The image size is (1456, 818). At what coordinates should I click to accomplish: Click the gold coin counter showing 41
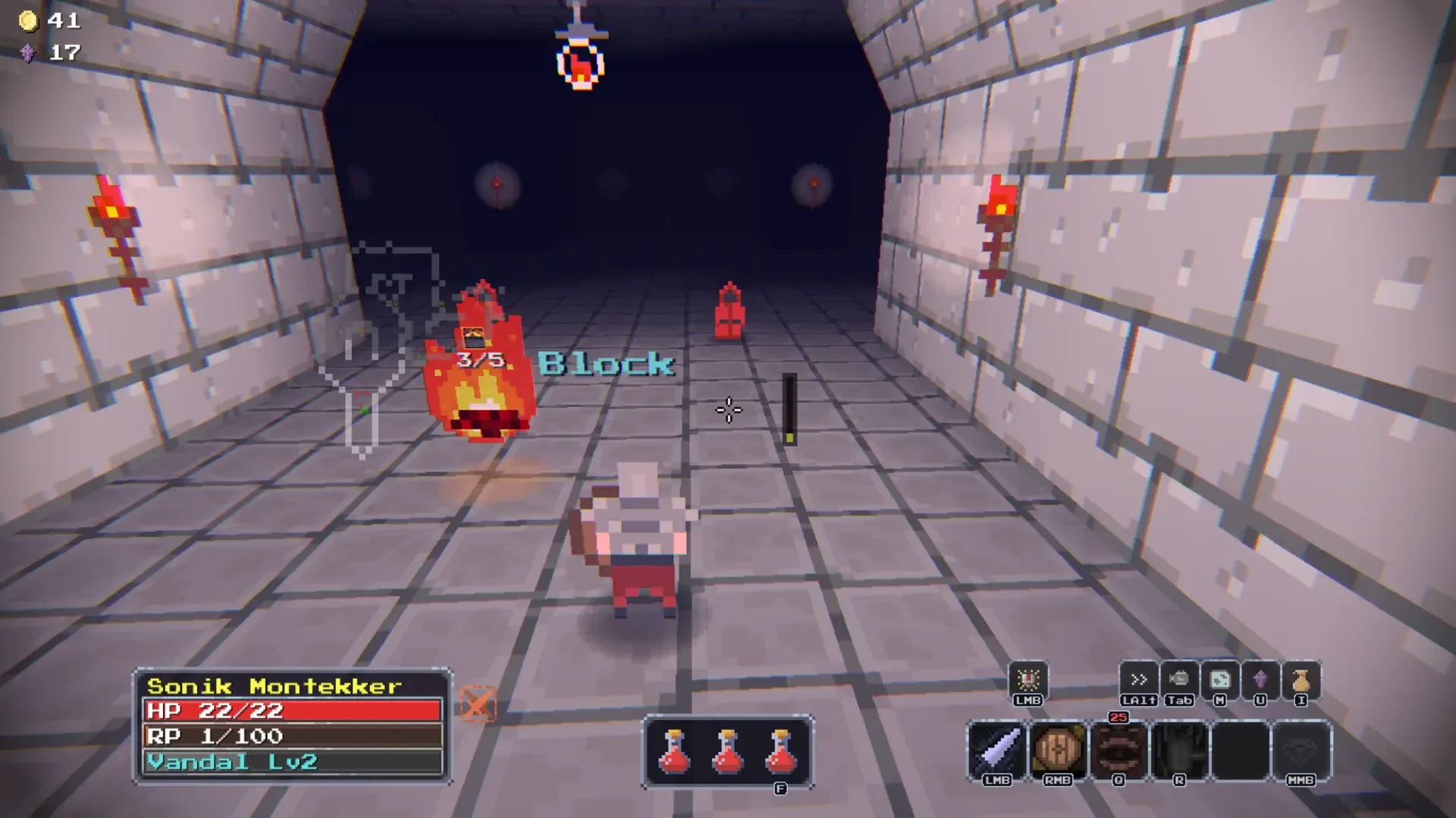click(x=45, y=20)
